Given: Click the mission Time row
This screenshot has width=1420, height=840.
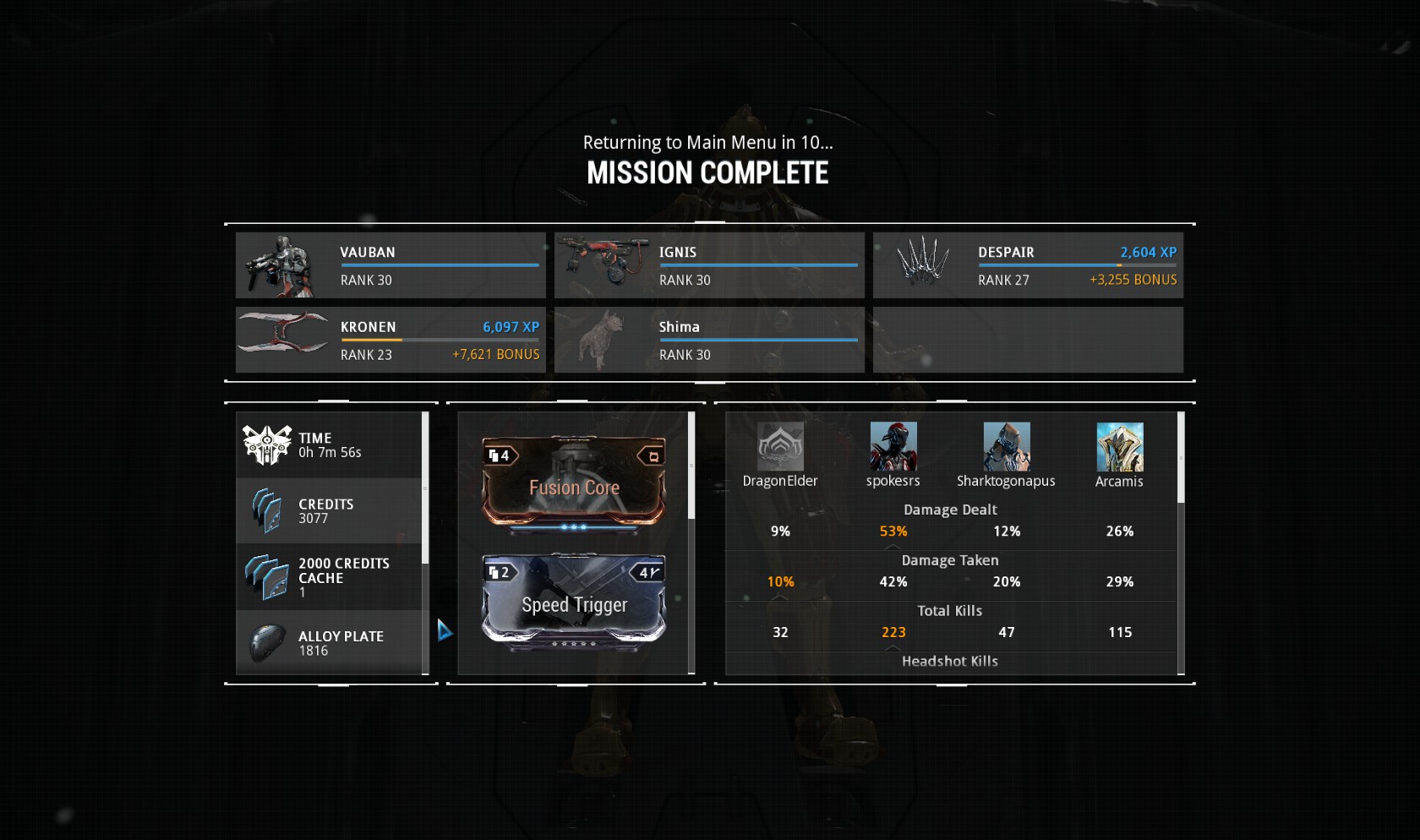Looking at the screenshot, I should (329, 445).
